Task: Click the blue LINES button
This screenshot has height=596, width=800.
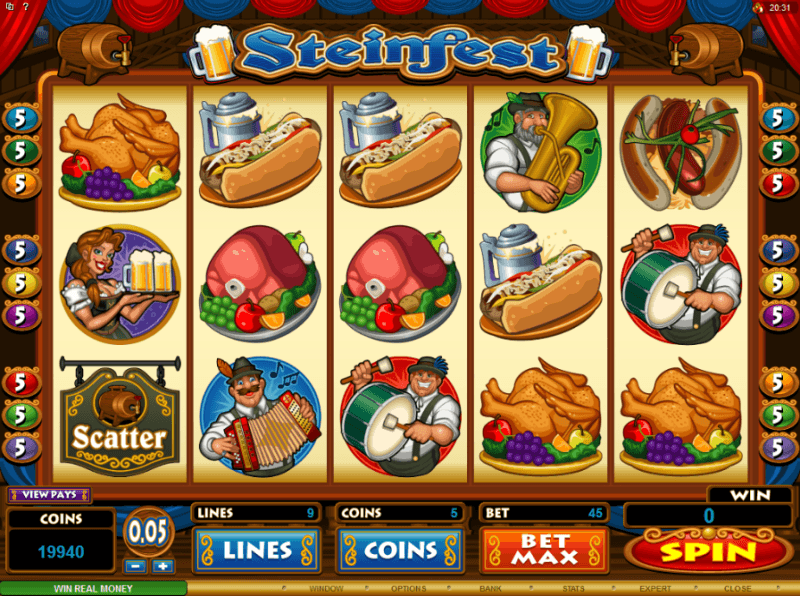Action: [x=256, y=550]
